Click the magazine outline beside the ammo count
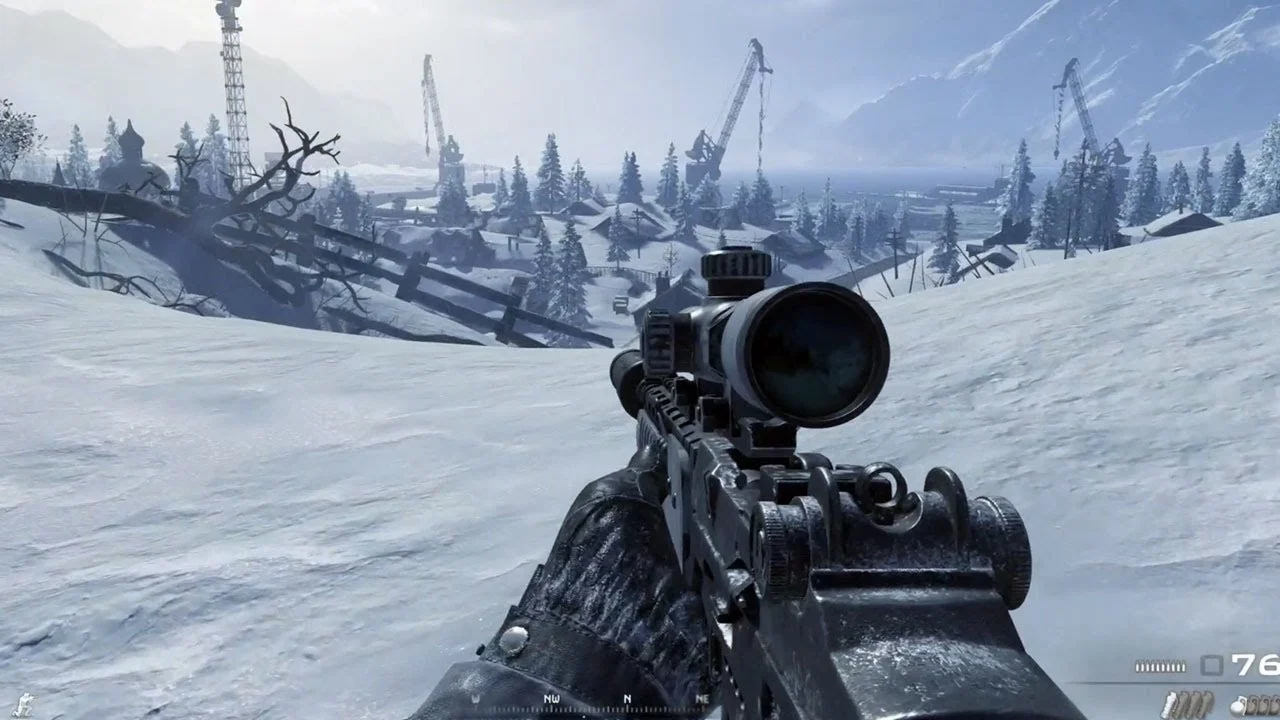This screenshot has width=1280, height=720. point(1211,665)
